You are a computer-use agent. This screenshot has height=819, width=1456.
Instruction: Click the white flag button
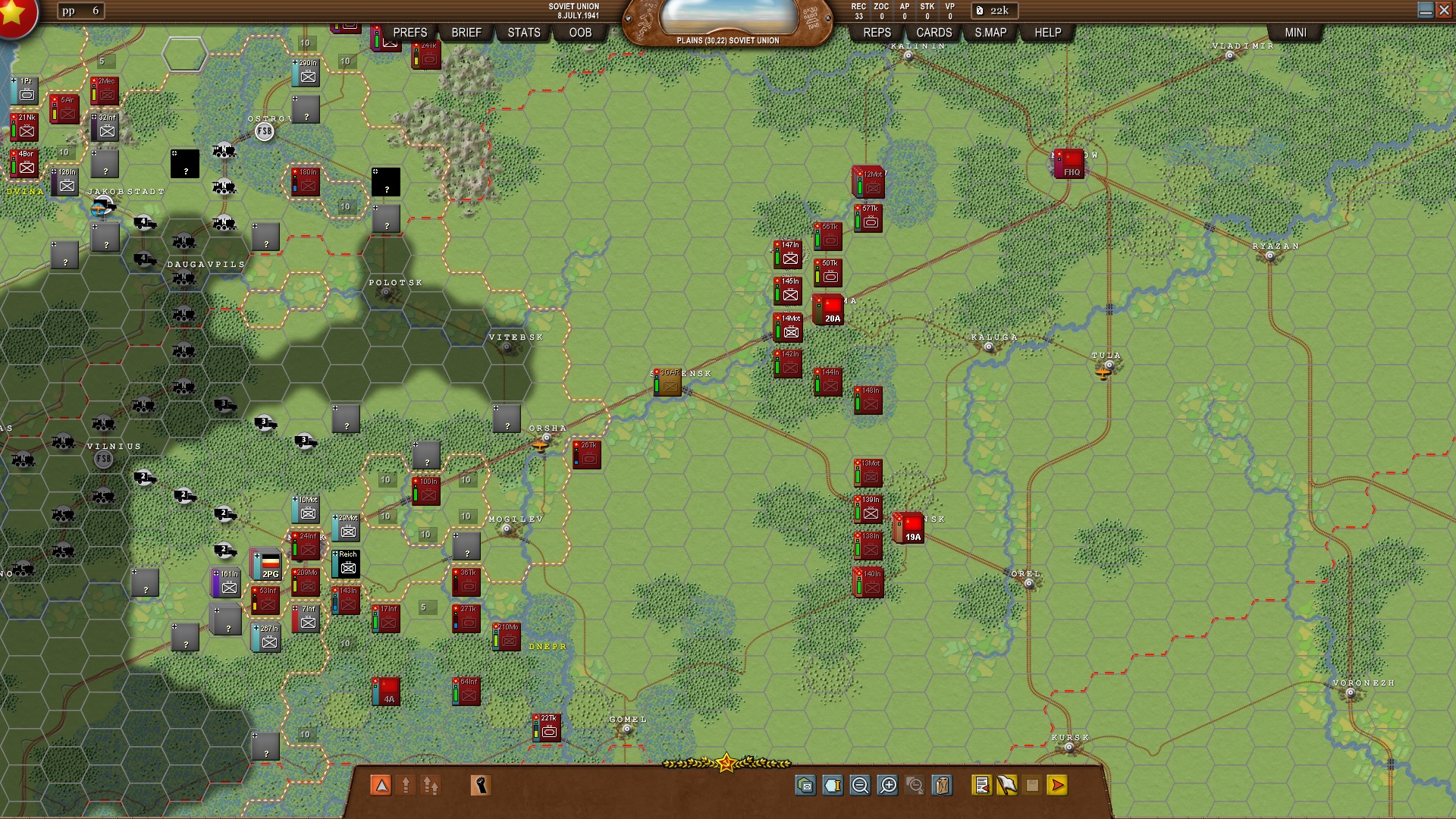[x=1007, y=786]
